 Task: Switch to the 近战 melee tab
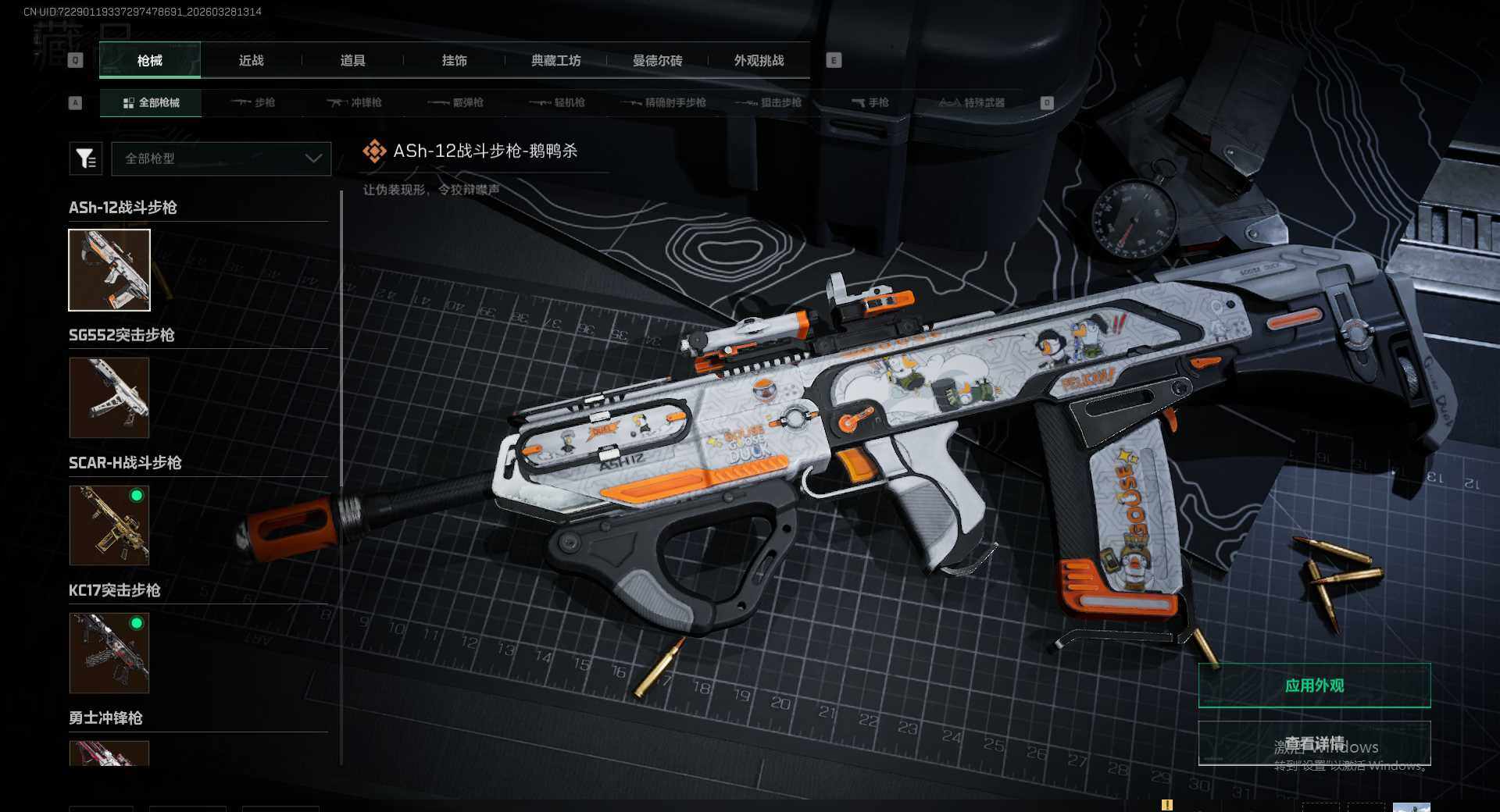251,61
